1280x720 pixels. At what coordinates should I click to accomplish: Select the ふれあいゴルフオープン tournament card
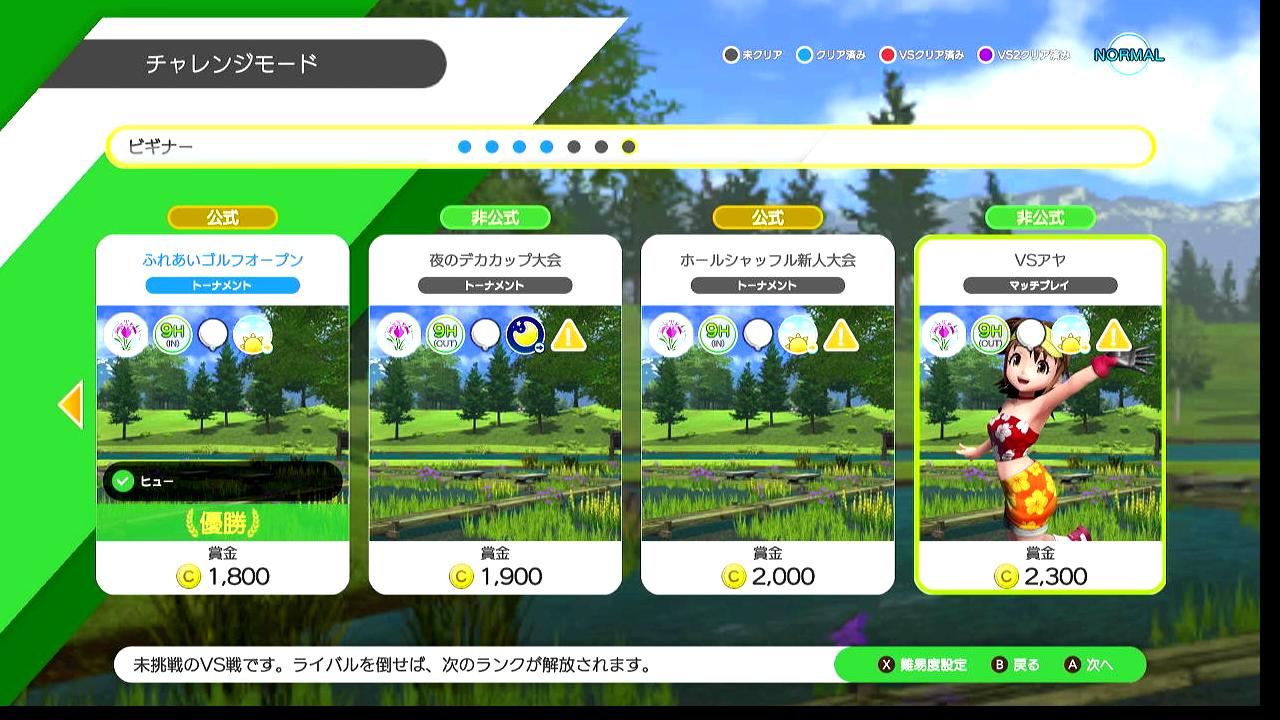click(222, 414)
